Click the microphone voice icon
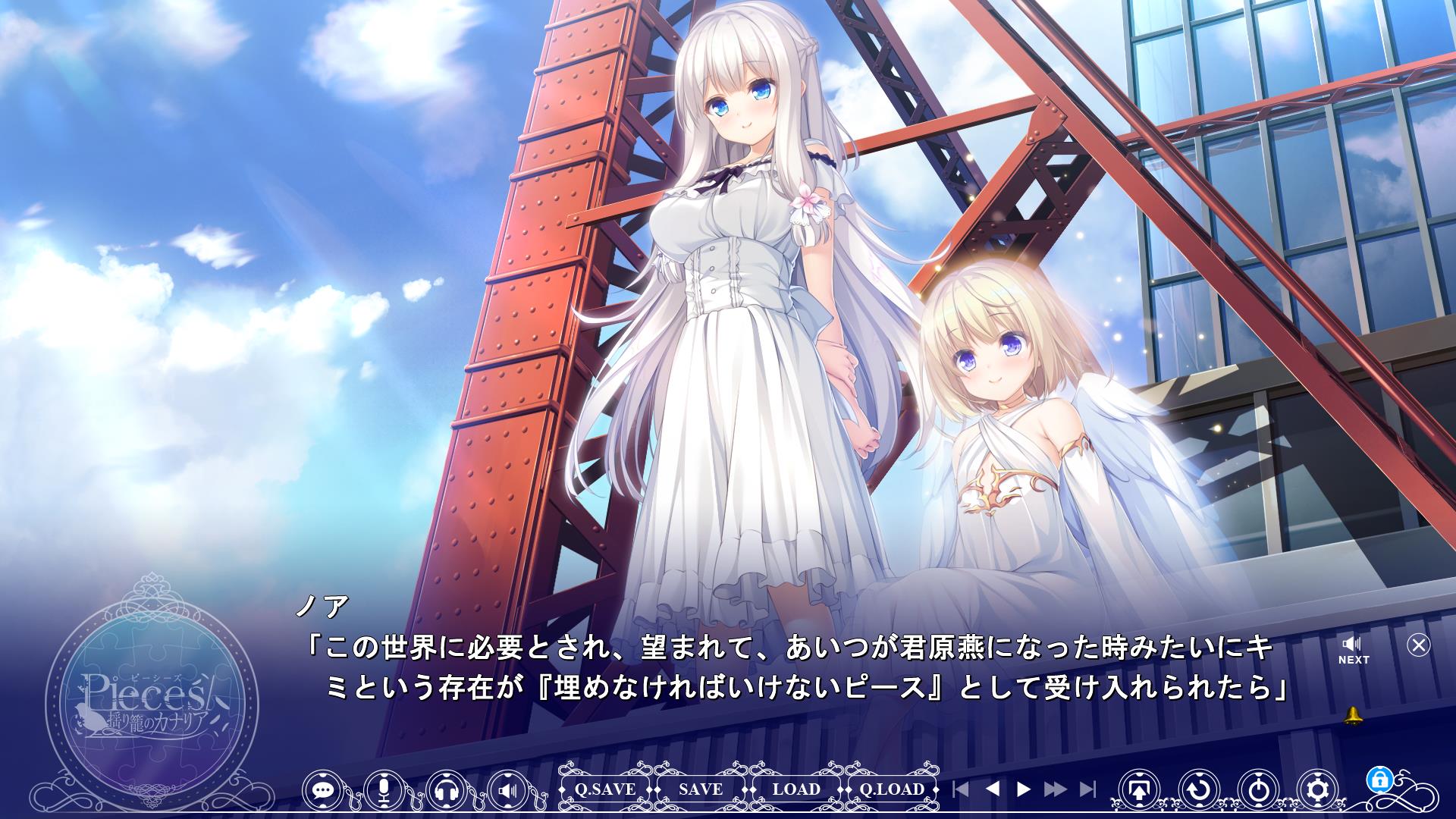1456x819 pixels. (384, 790)
